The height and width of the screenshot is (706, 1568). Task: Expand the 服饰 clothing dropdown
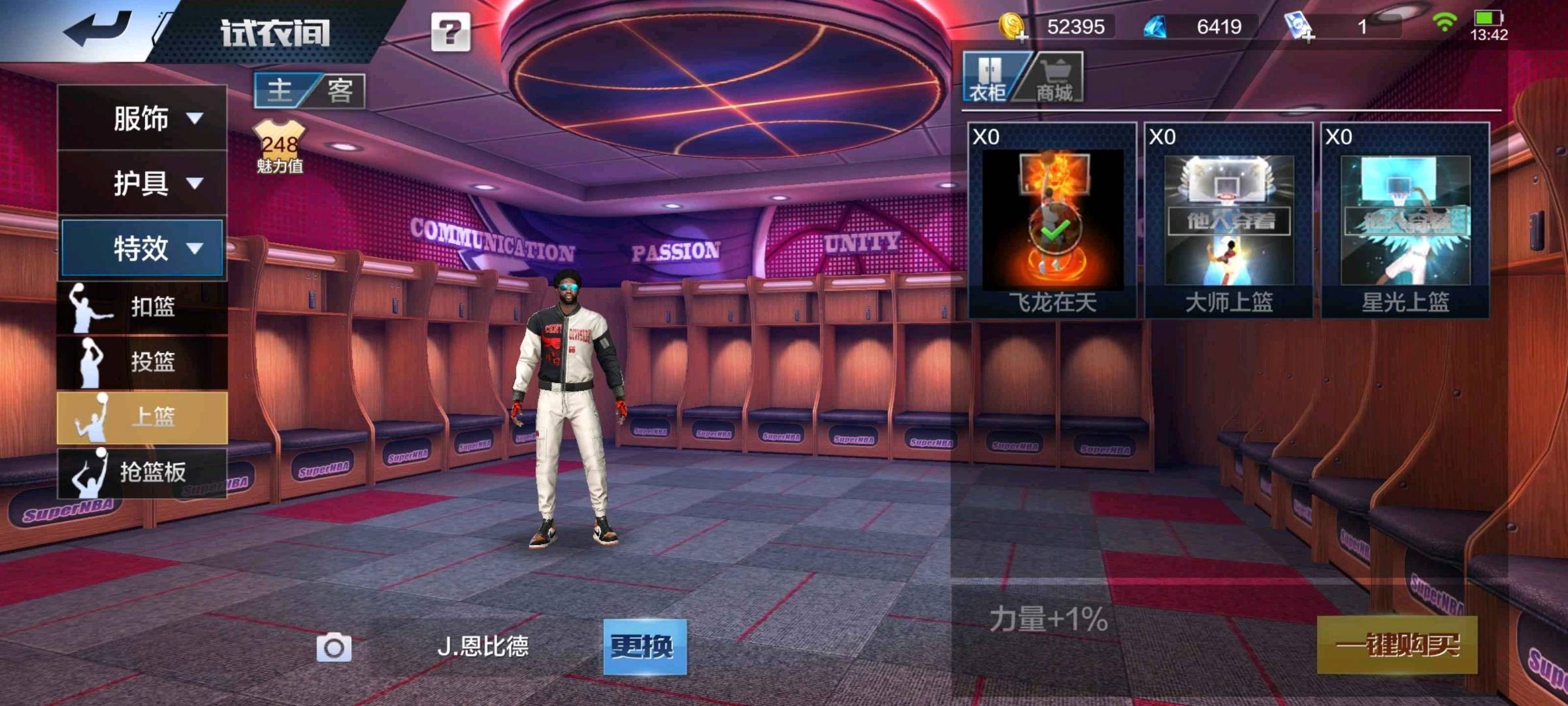142,118
